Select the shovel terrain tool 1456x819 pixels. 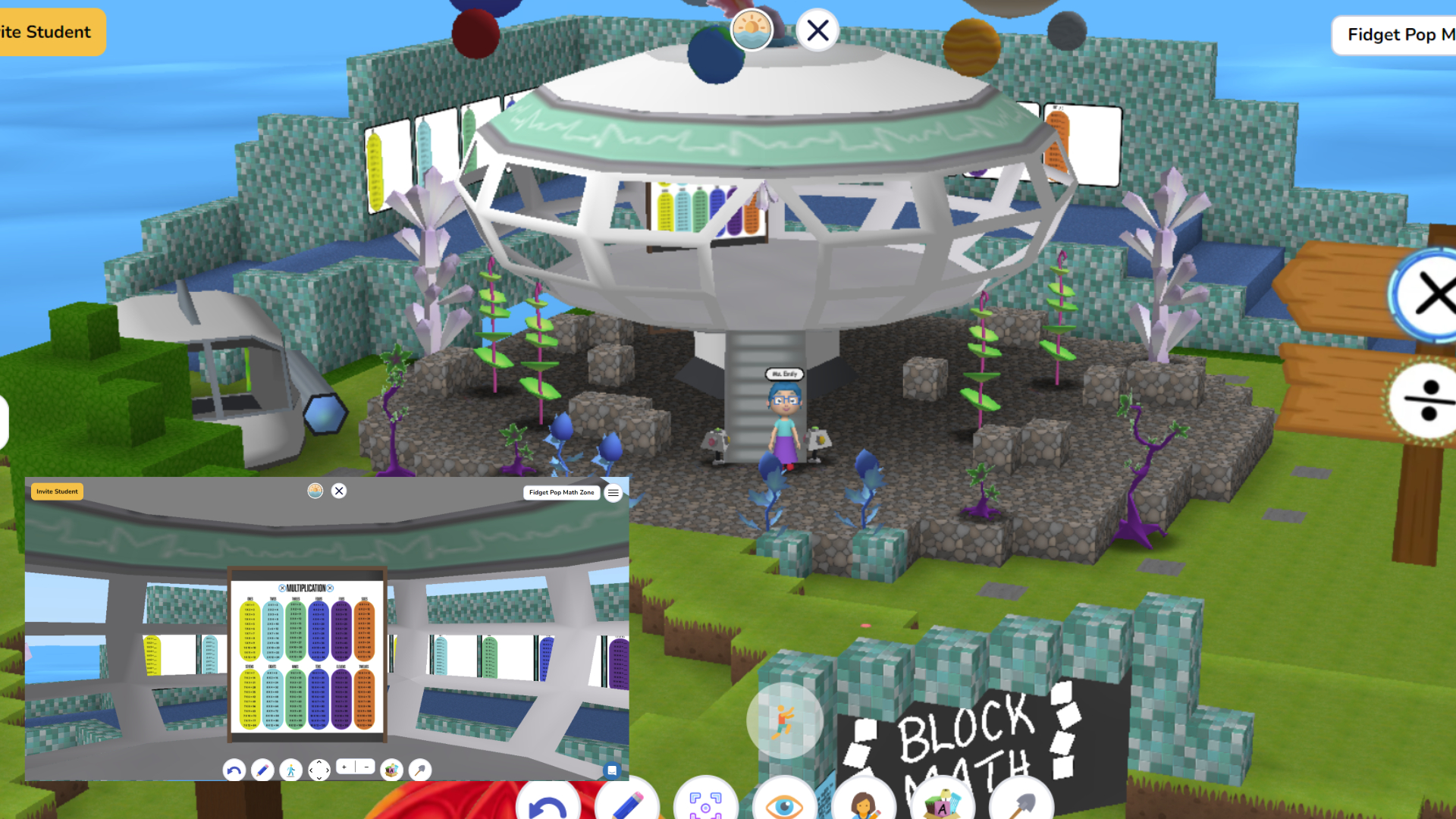[1020, 804]
